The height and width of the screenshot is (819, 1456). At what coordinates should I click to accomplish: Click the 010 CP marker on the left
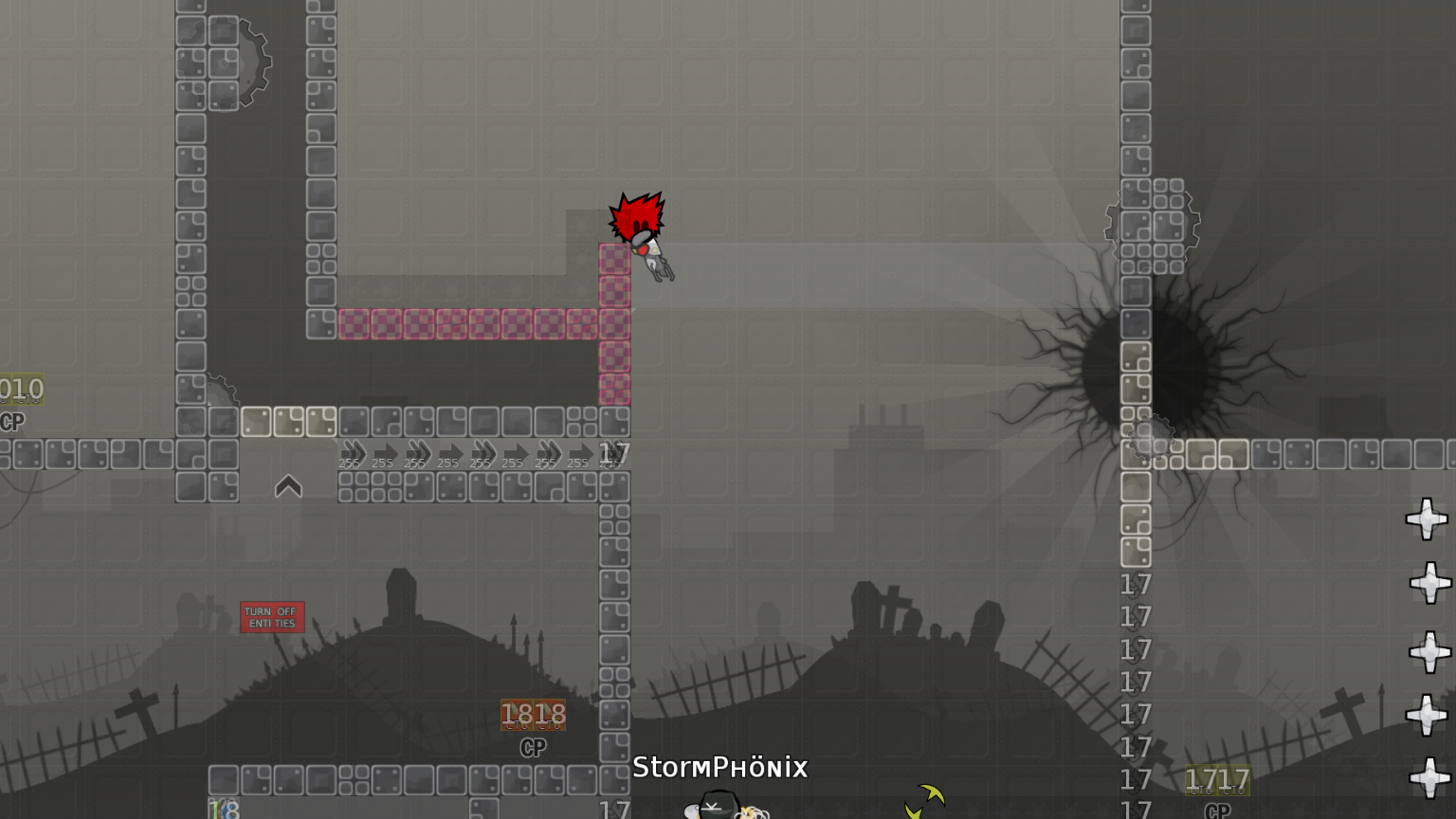tap(19, 390)
